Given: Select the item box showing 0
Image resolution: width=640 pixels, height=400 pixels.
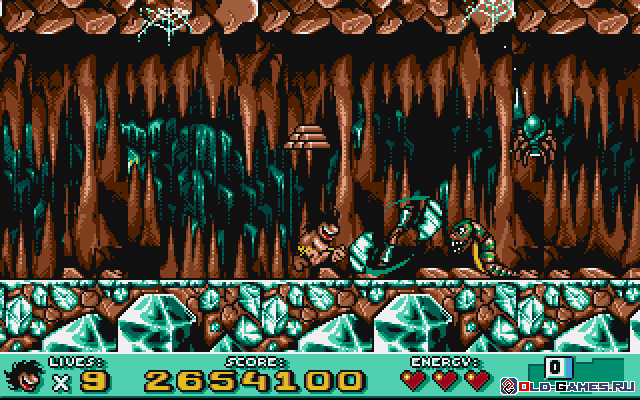Looking at the screenshot, I should [555, 365].
